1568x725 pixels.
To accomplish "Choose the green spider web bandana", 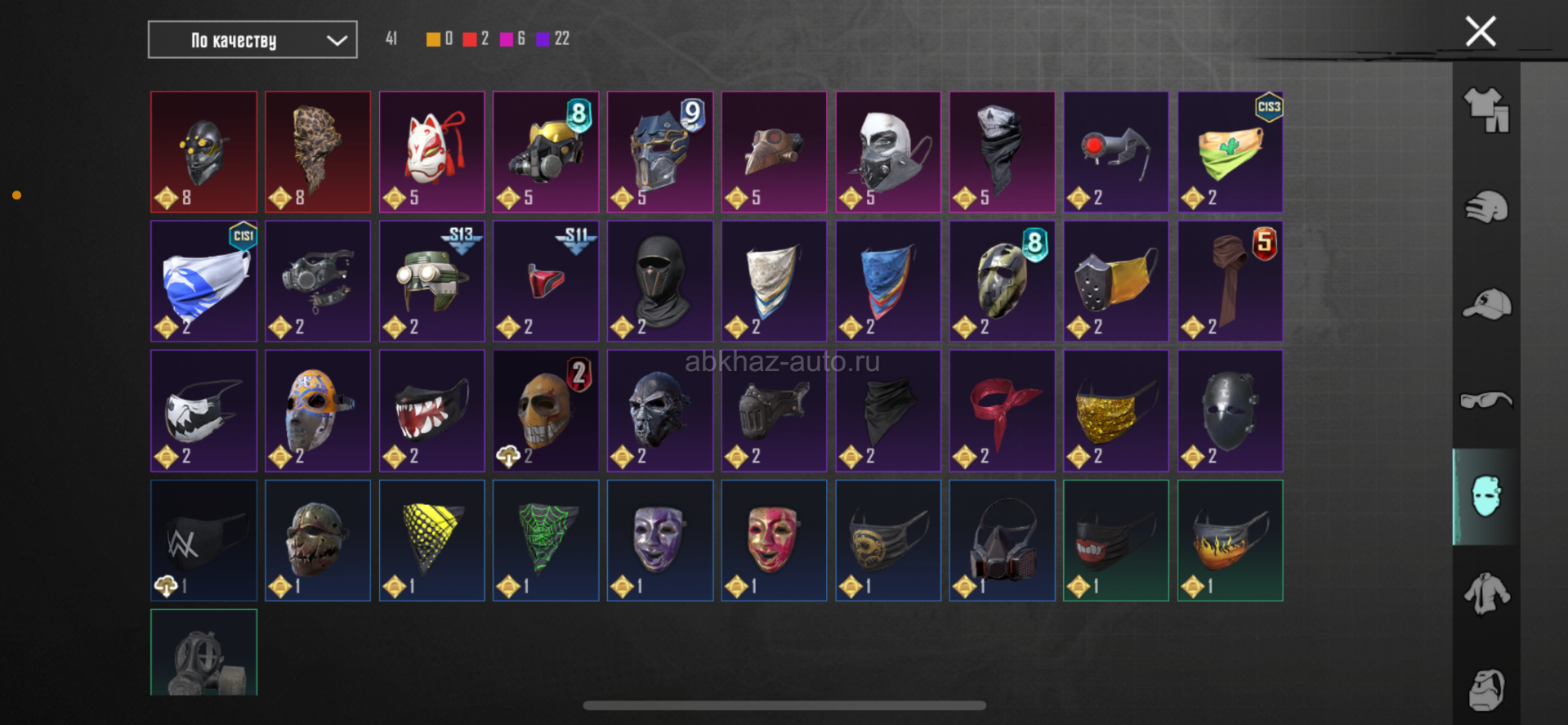I will coord(546,540).
